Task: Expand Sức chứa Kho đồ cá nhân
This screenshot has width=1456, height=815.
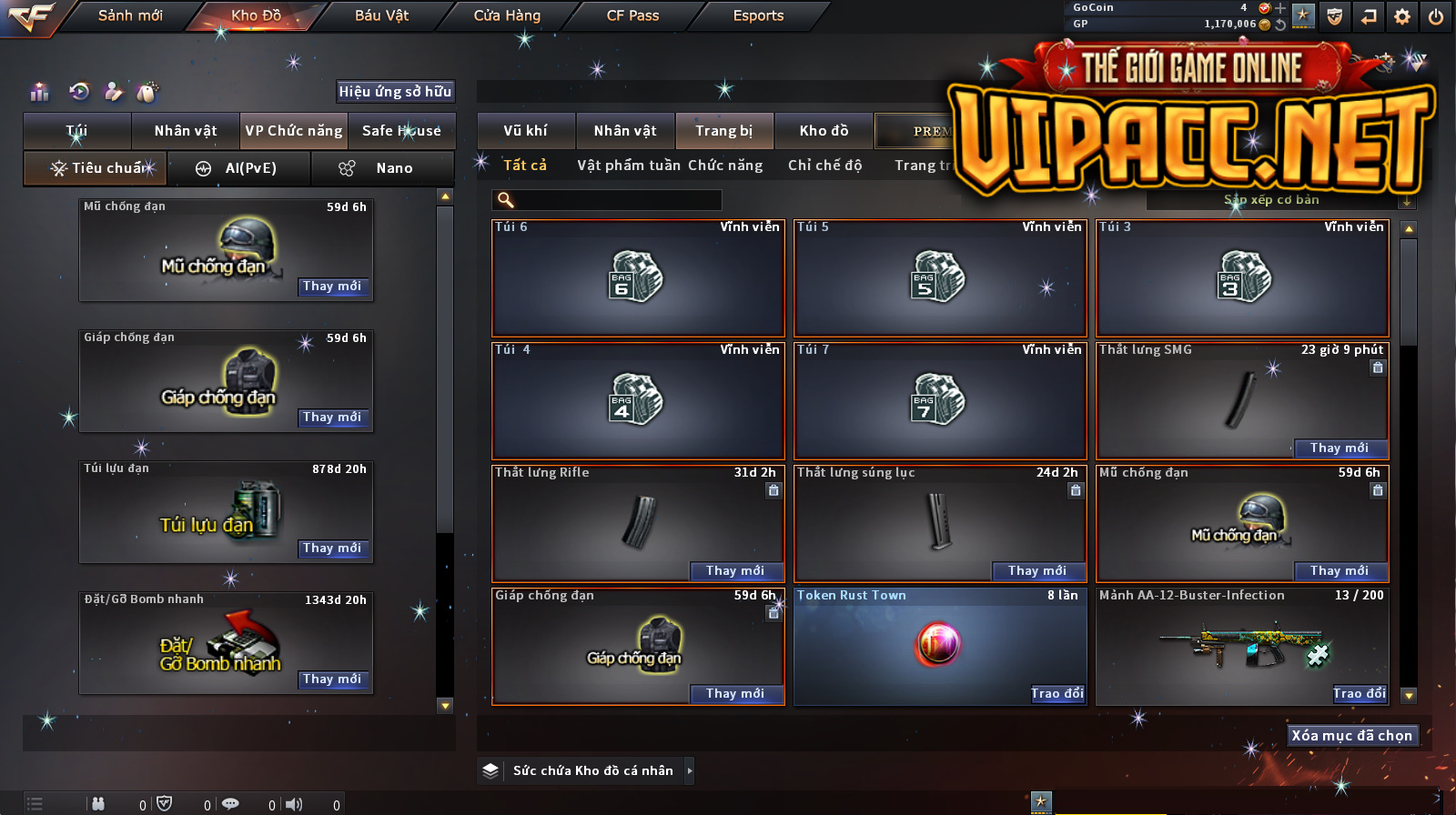Action: click(x=689, y=770)
